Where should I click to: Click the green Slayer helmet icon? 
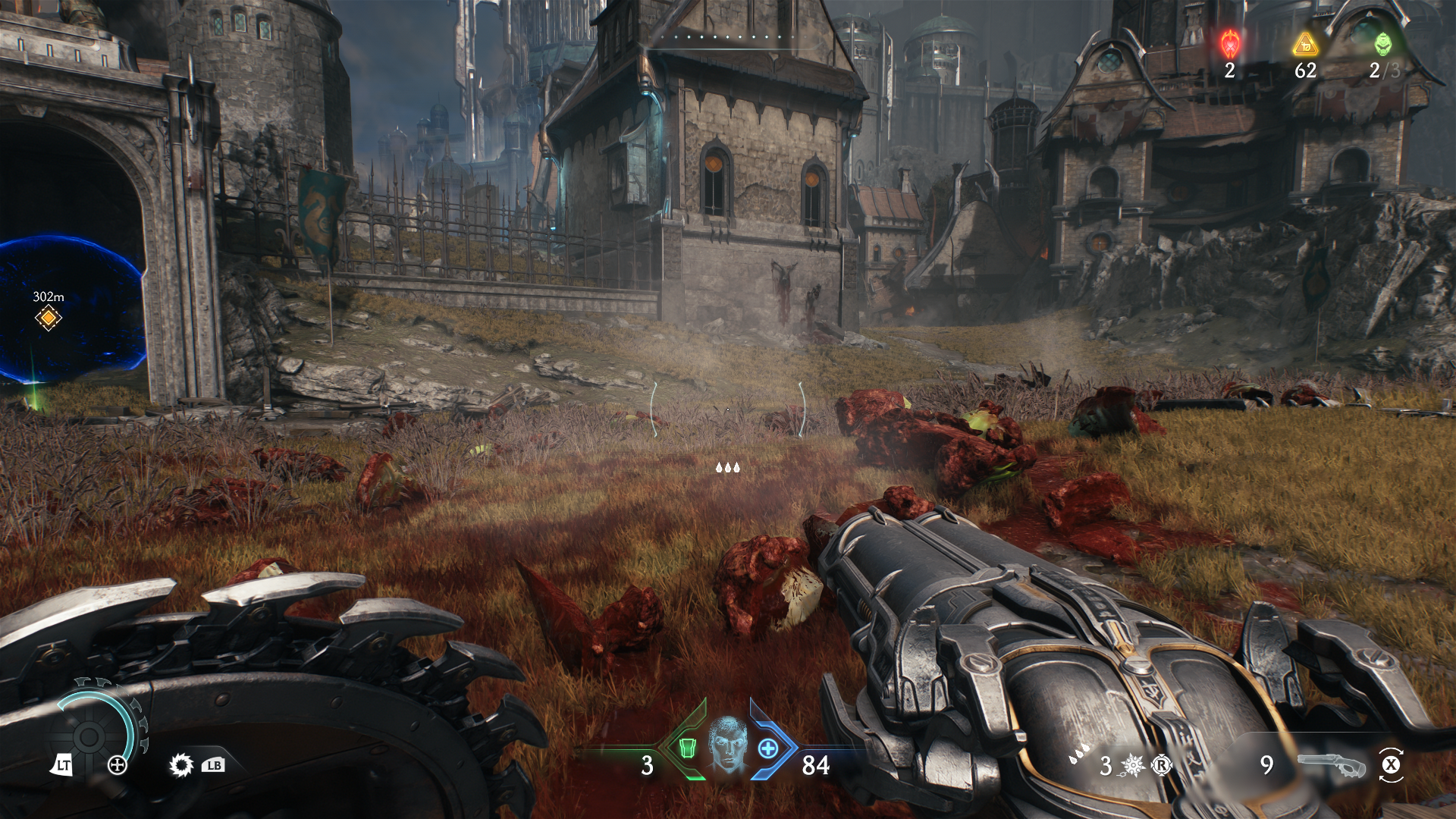(x=1383, y=43)
